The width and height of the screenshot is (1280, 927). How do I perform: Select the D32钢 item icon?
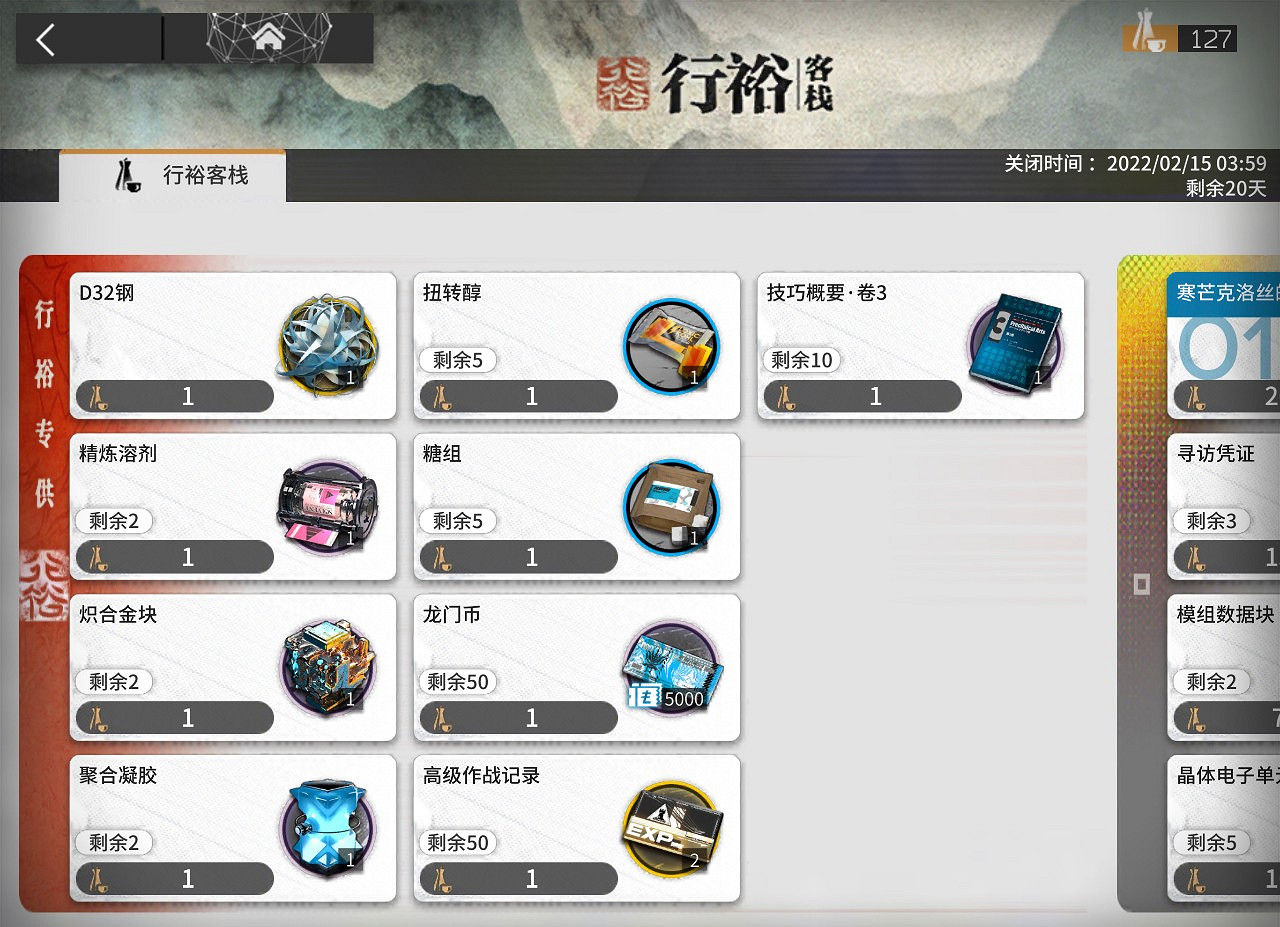329,345
